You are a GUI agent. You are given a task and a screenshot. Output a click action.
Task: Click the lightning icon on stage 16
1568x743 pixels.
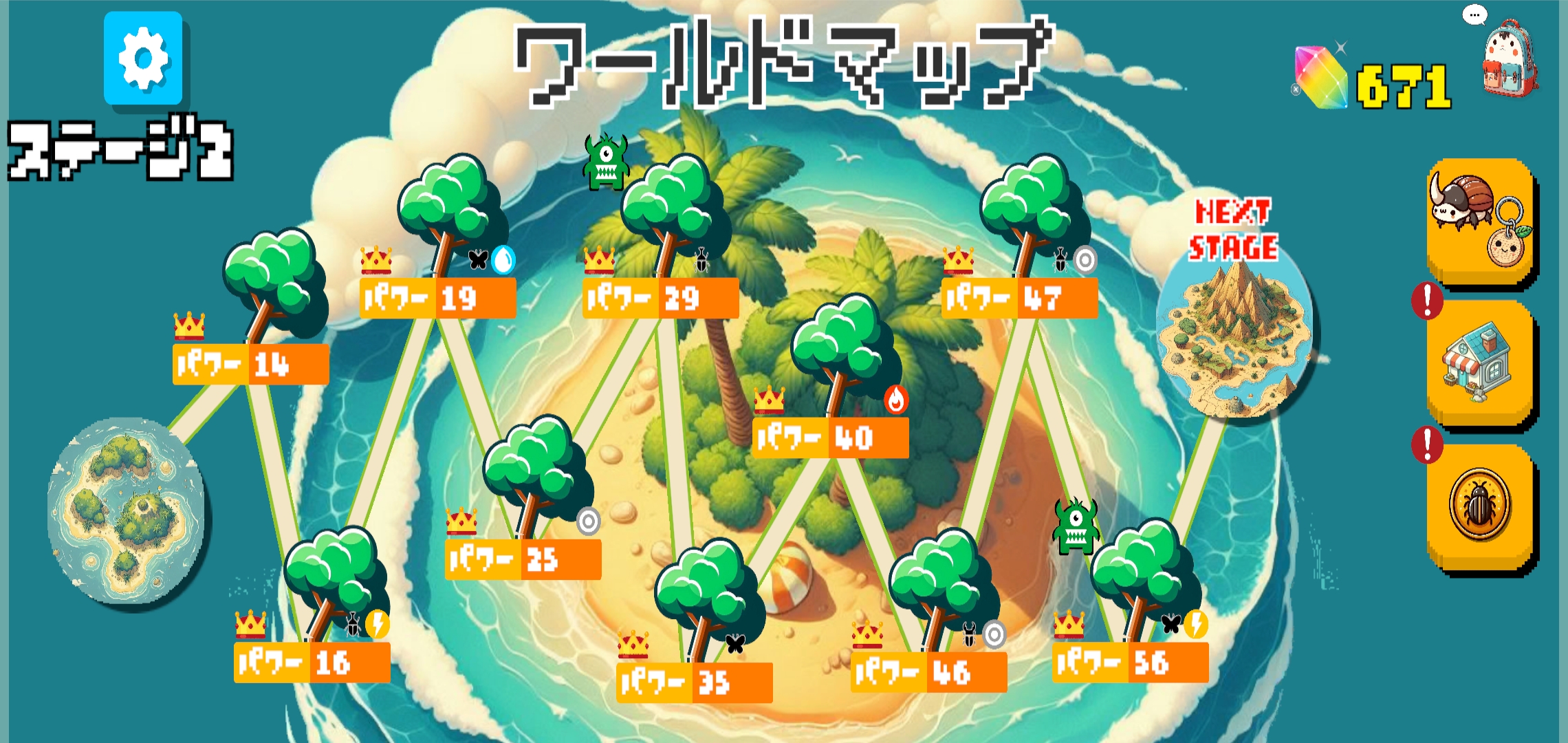tap(376, 624)
